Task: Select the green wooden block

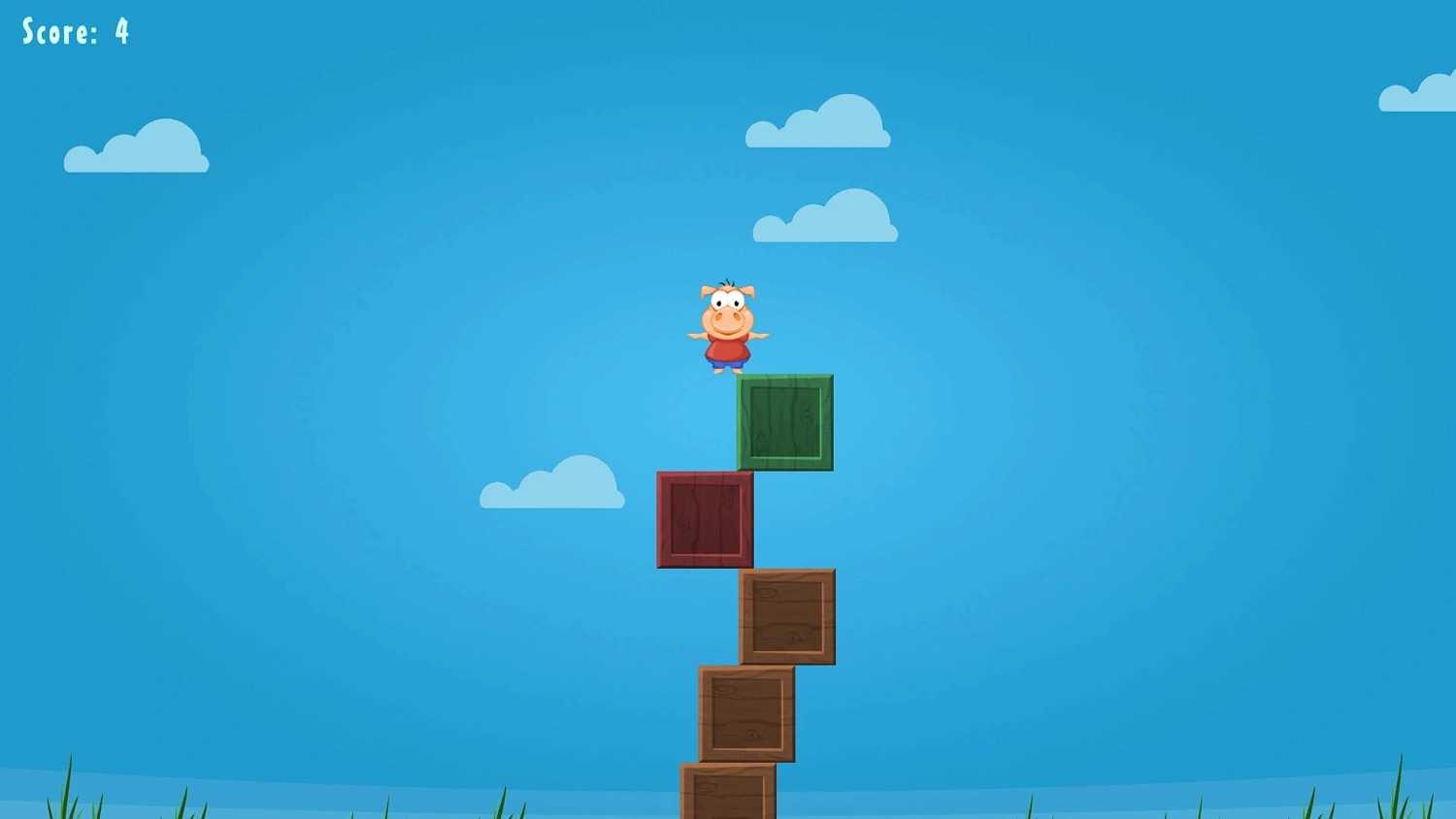Action: coord(784,422)
